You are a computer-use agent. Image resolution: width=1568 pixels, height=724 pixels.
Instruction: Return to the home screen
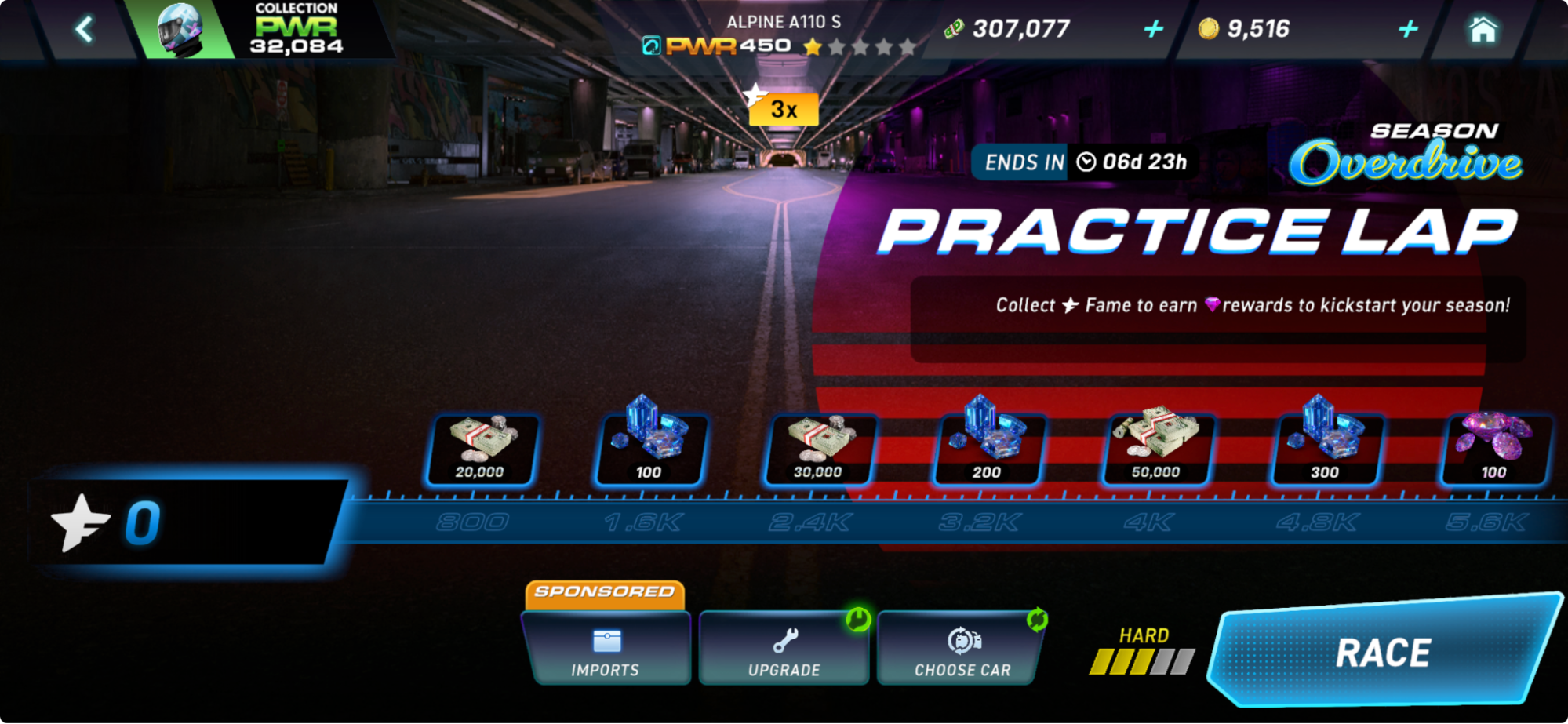point(1483,30)
